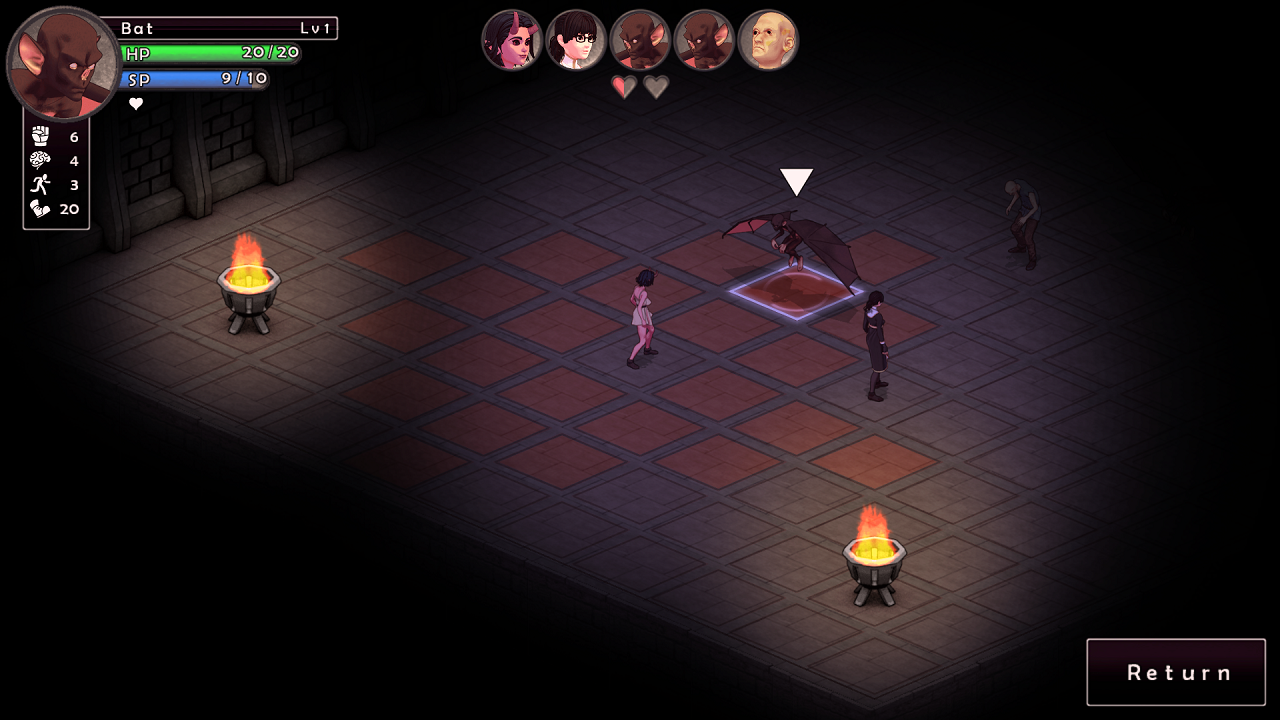1280x720 pixels.
Task: Click the Return button
Action: point(1176,672)
